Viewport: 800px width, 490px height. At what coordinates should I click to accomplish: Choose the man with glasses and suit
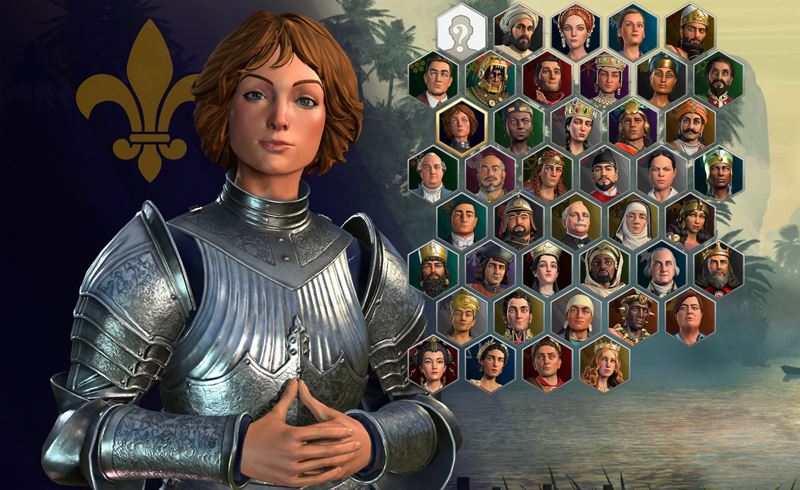click(x=433, y=78)
